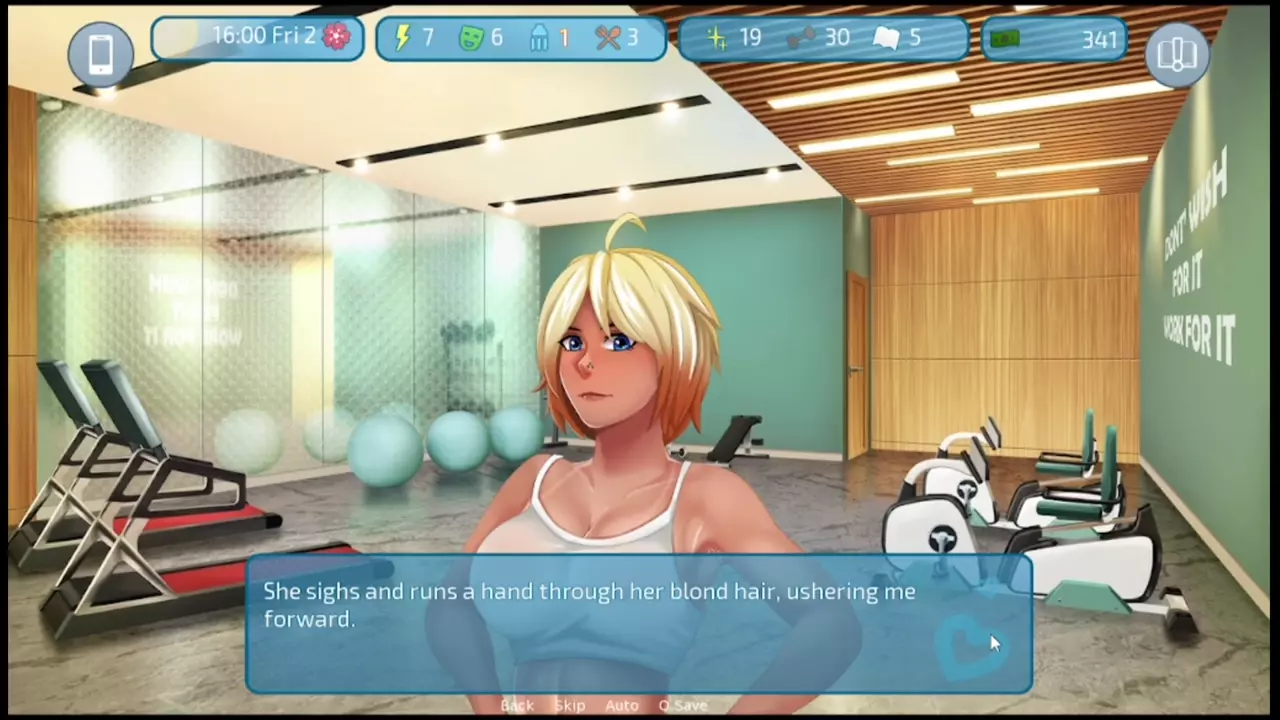Quick save using the Q.Save button
This screenshot has width=1280, height=720.
click(683, 705)
